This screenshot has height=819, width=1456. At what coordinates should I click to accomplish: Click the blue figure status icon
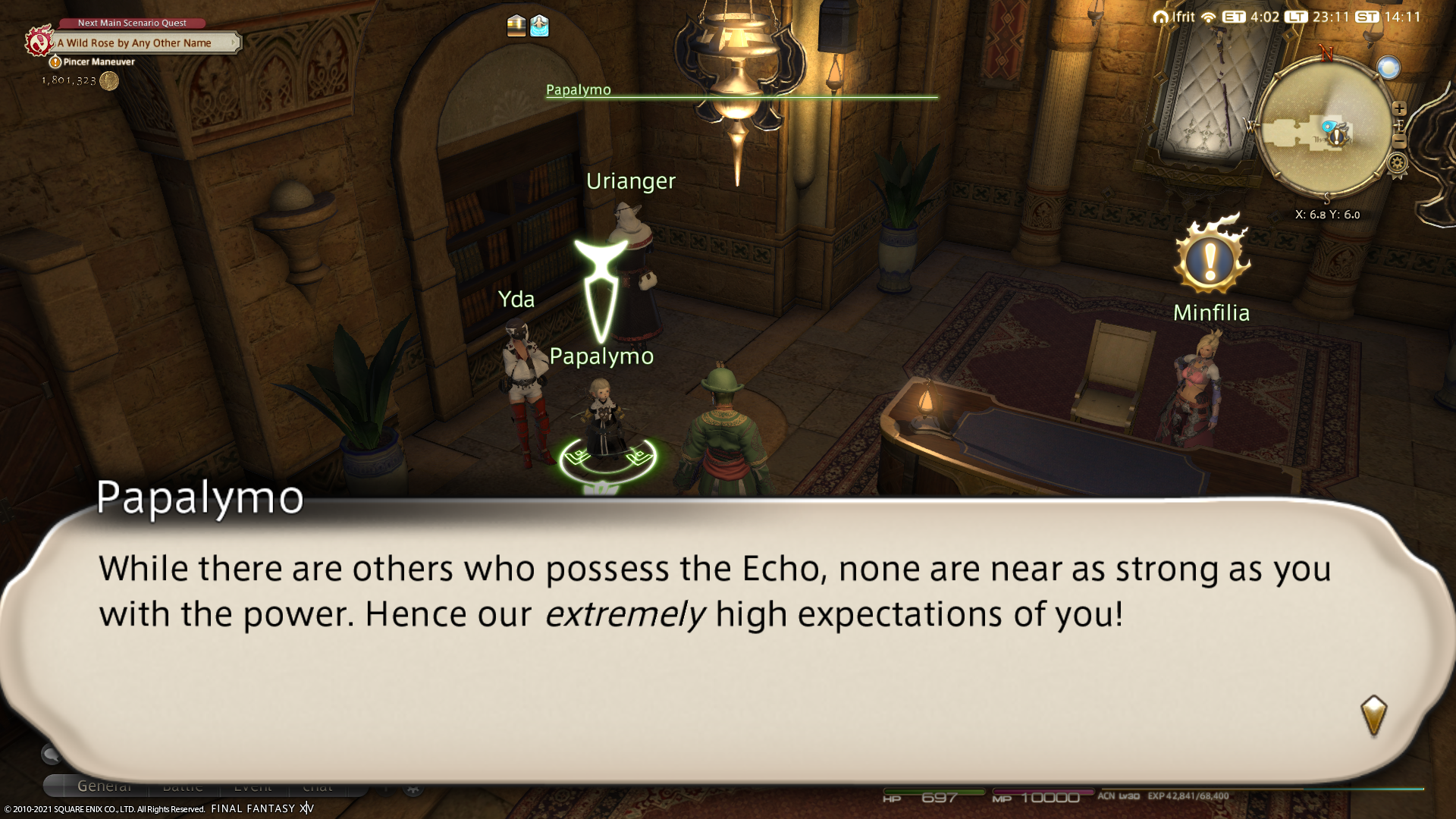click(539, 26)
